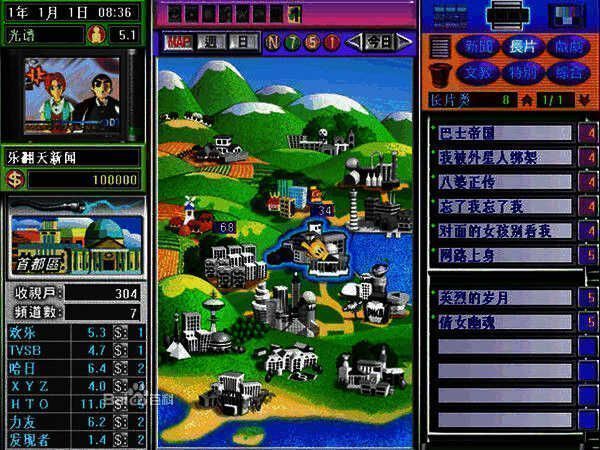The image size is (600, 450).
Task: Switch to the 日 daily view
Action: tap(243, 42)
